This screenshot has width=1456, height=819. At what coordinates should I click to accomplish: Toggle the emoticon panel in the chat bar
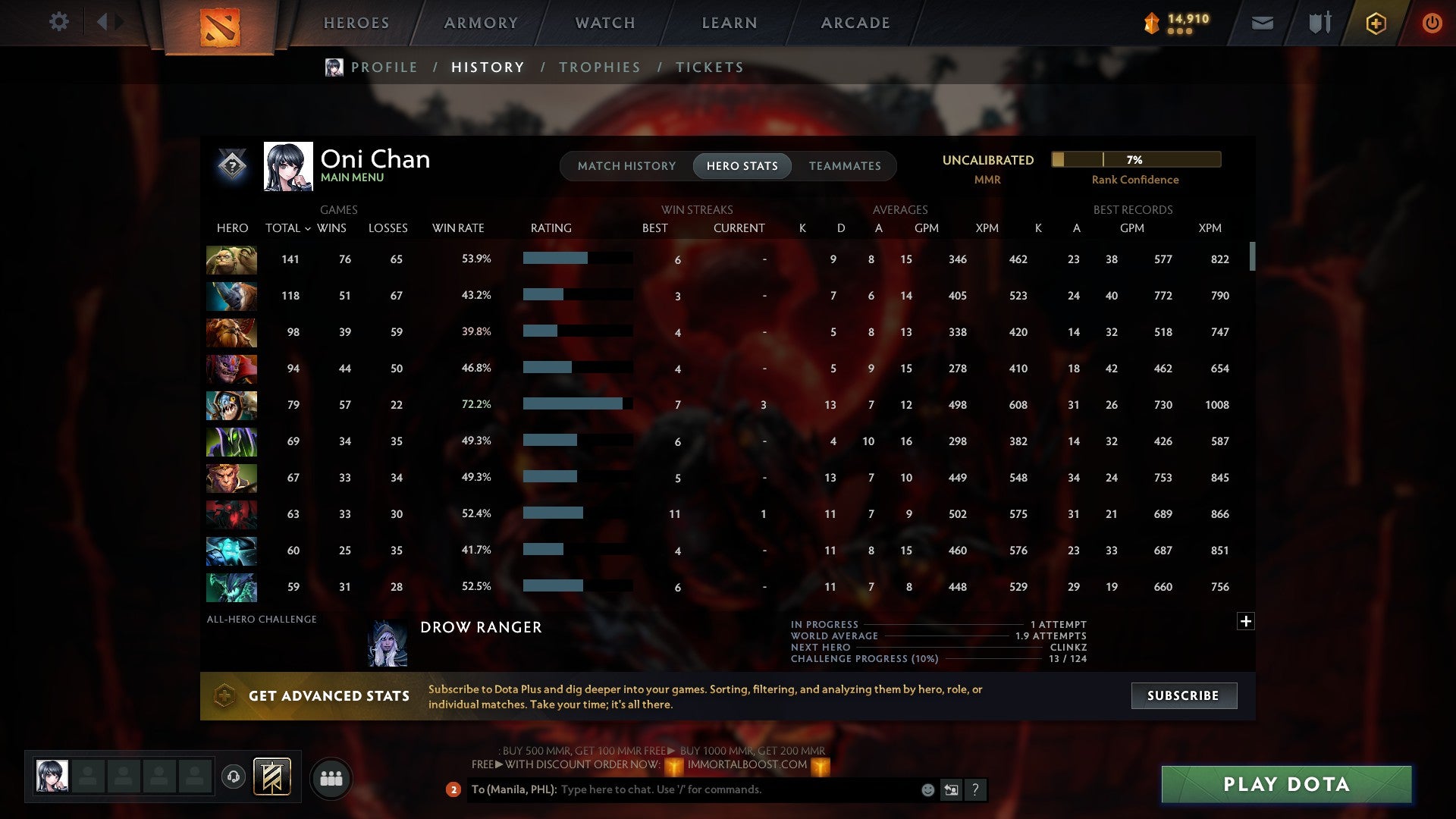coord(927,789)
